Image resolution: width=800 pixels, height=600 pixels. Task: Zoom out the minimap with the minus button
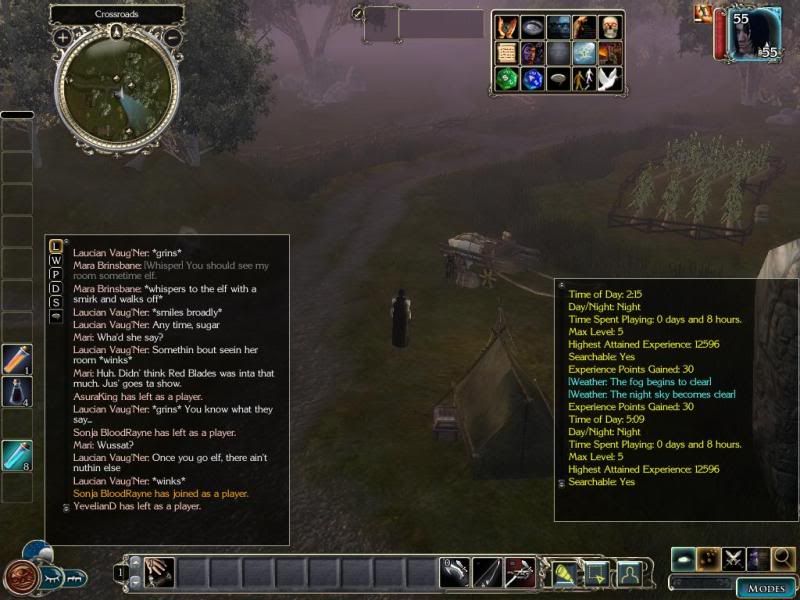[172, 37]
